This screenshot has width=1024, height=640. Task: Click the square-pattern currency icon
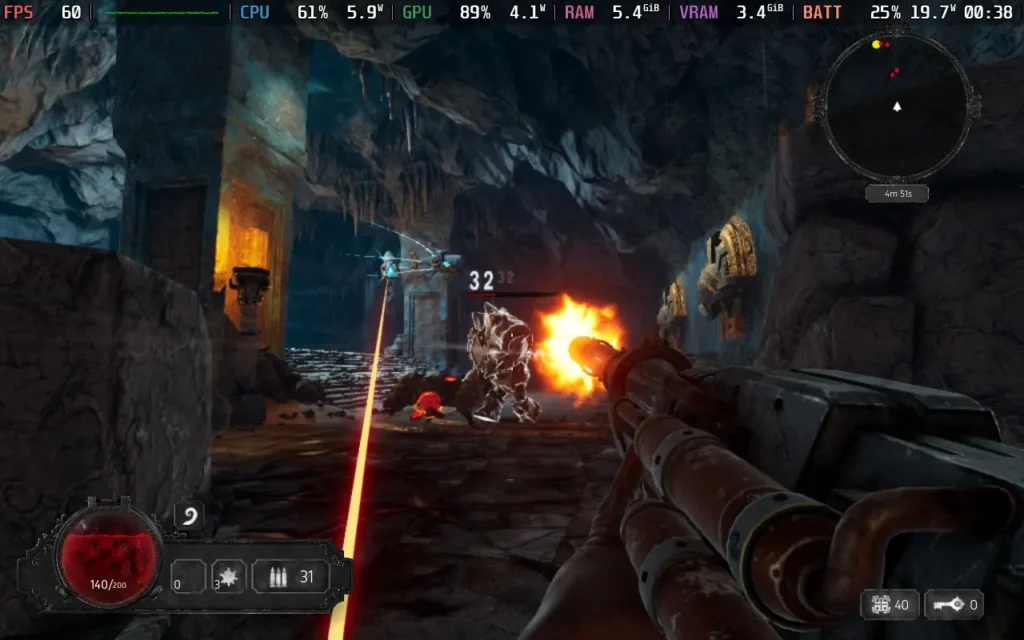(879, 604)
